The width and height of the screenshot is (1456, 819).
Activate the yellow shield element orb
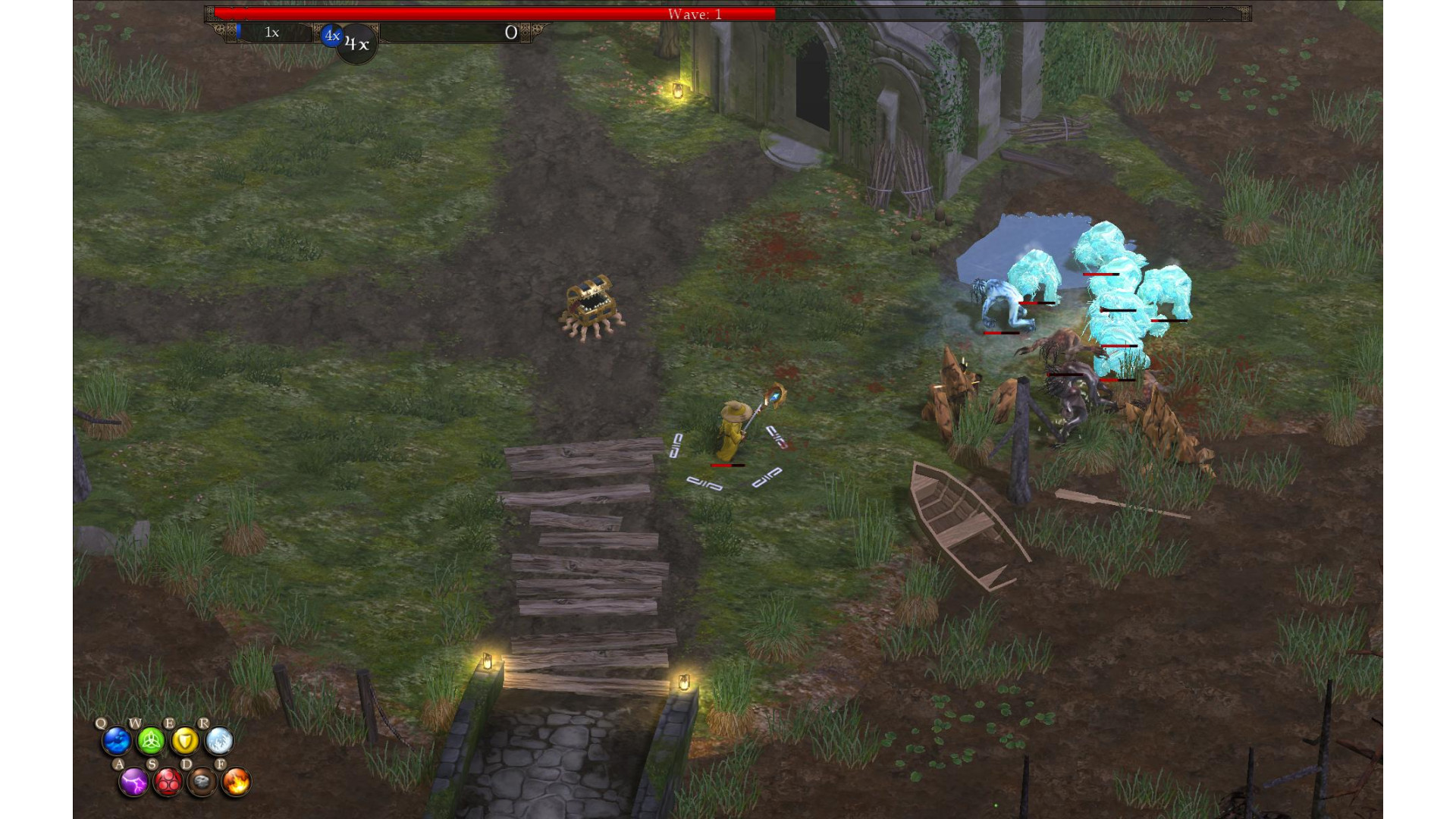pos(185,741)
